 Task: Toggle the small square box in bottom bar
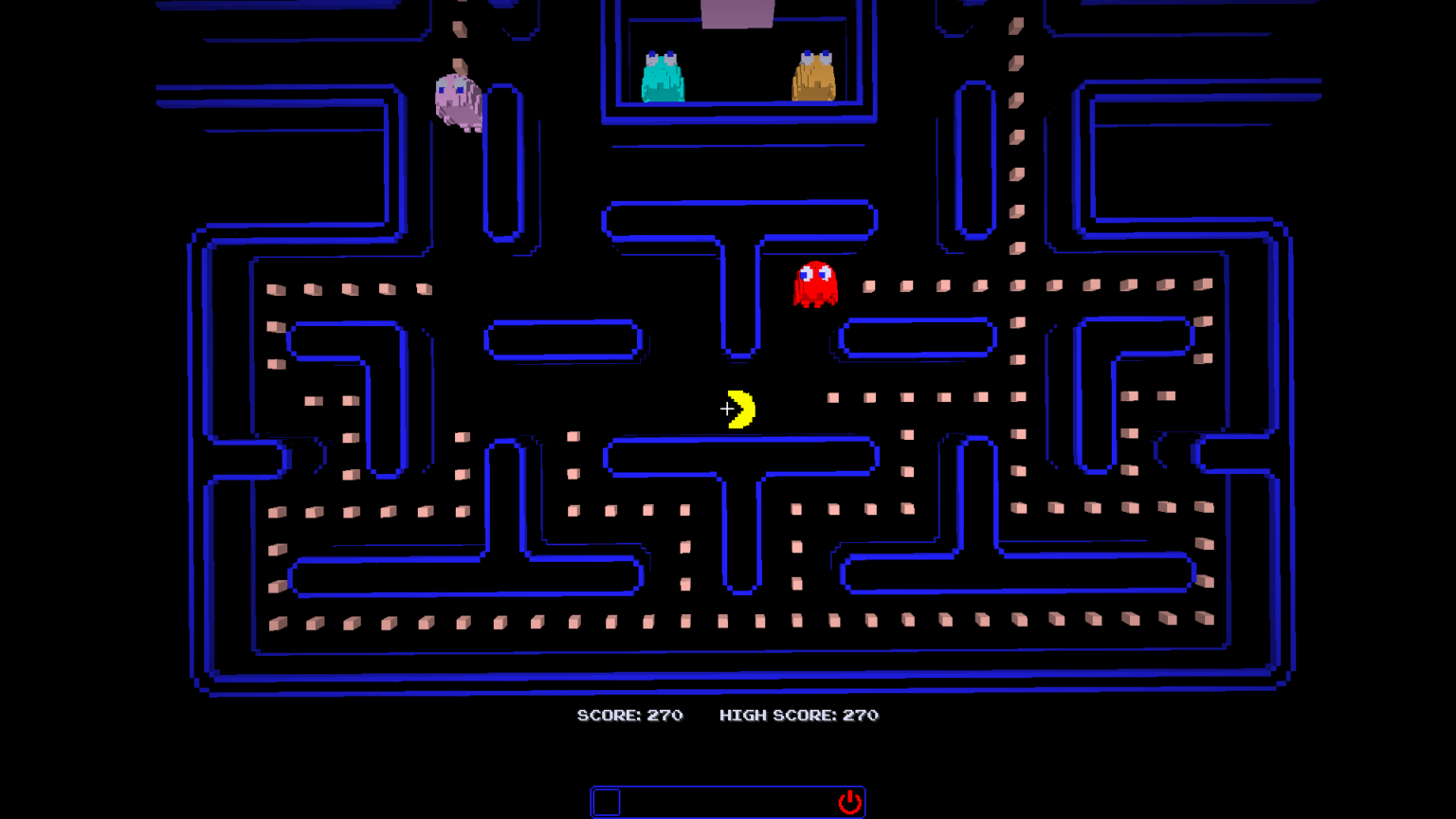[x=607, y=801]
